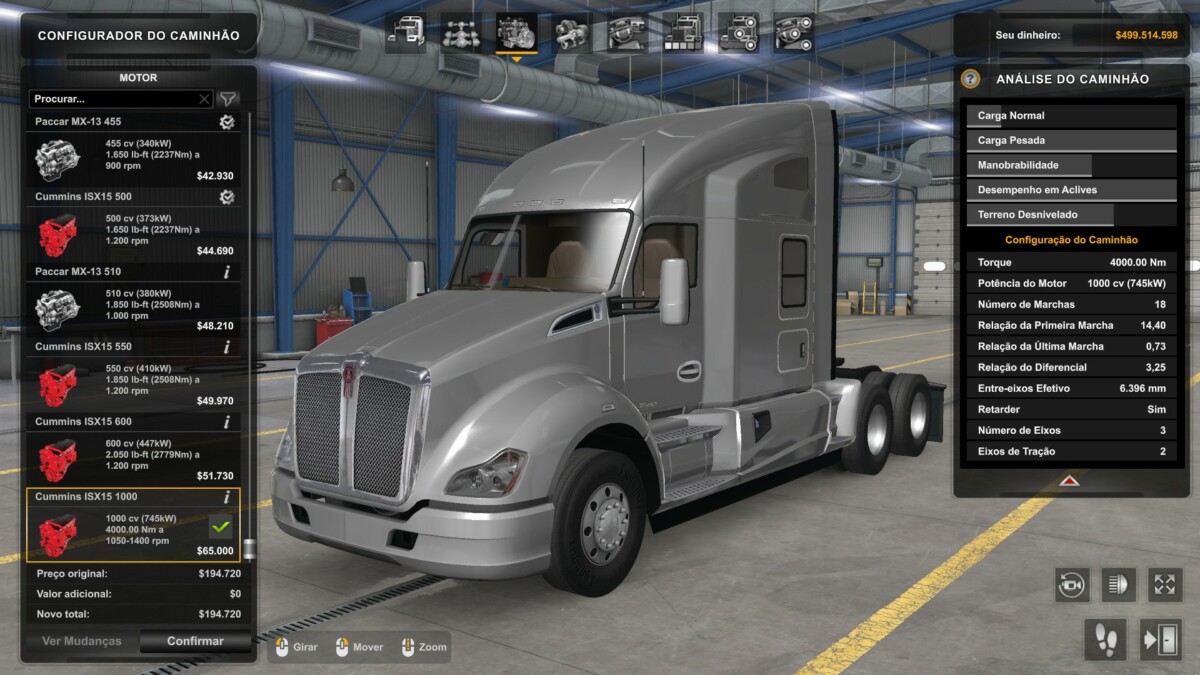Collapse the truck analysis panel arrow
Viewport: 1200px width, 675px height.
(x=1070, y=481)
